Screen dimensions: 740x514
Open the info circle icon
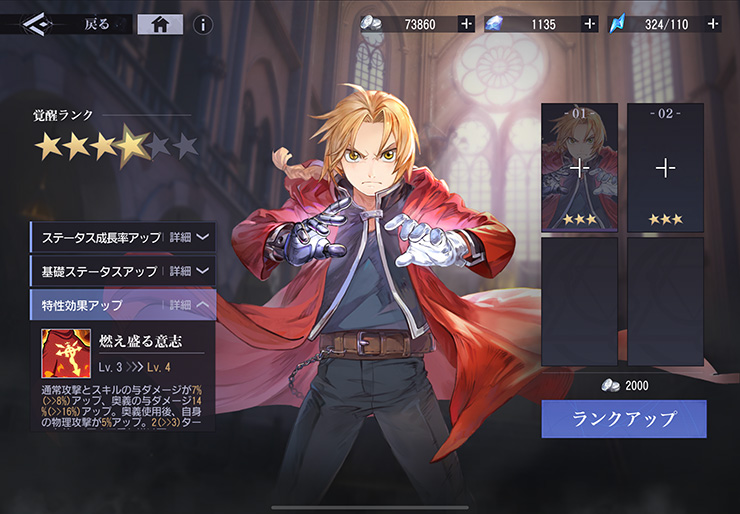[x=202, y=24]
